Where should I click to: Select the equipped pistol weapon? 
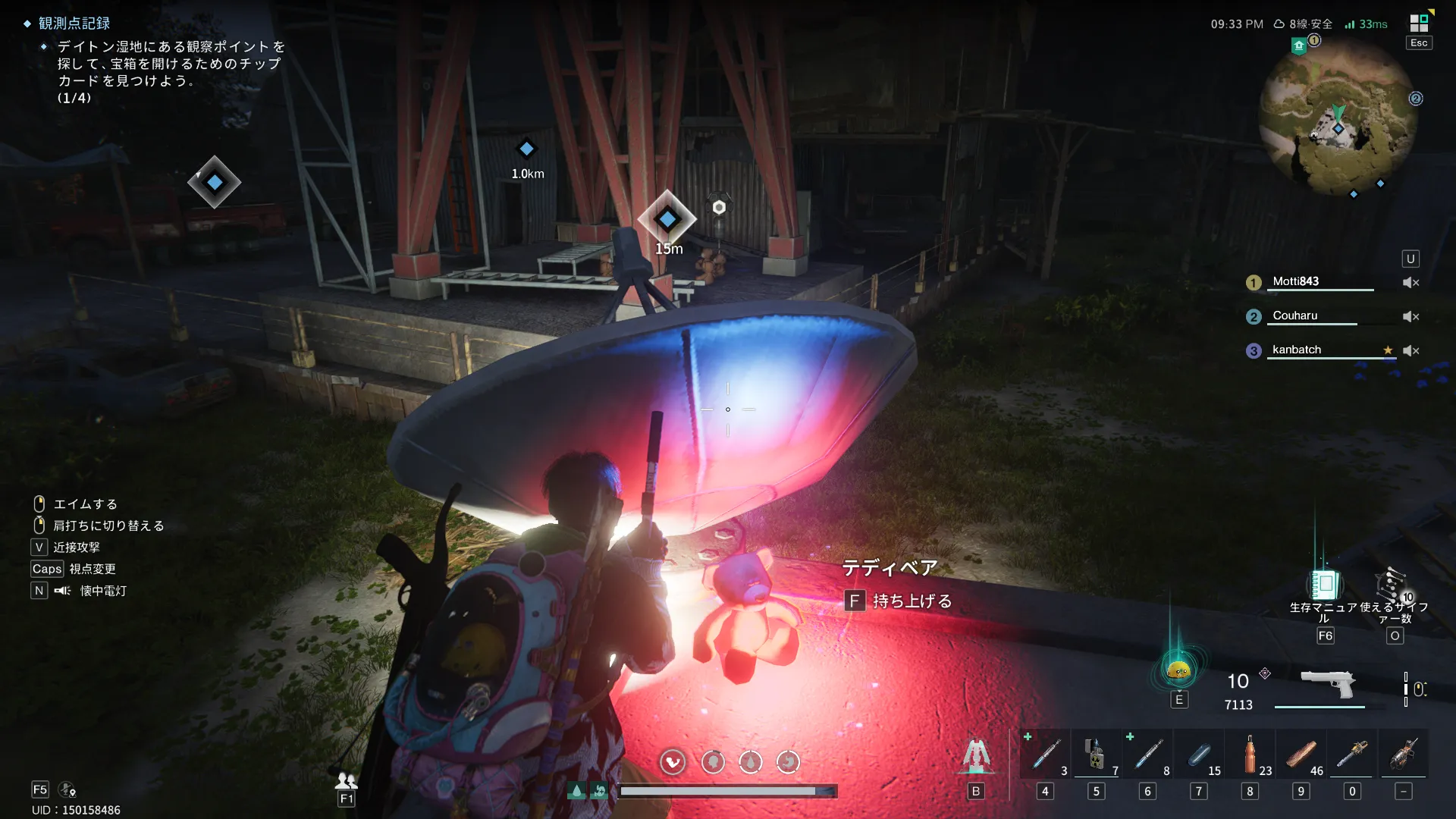pyautogui.click(x=1327, y=682)
